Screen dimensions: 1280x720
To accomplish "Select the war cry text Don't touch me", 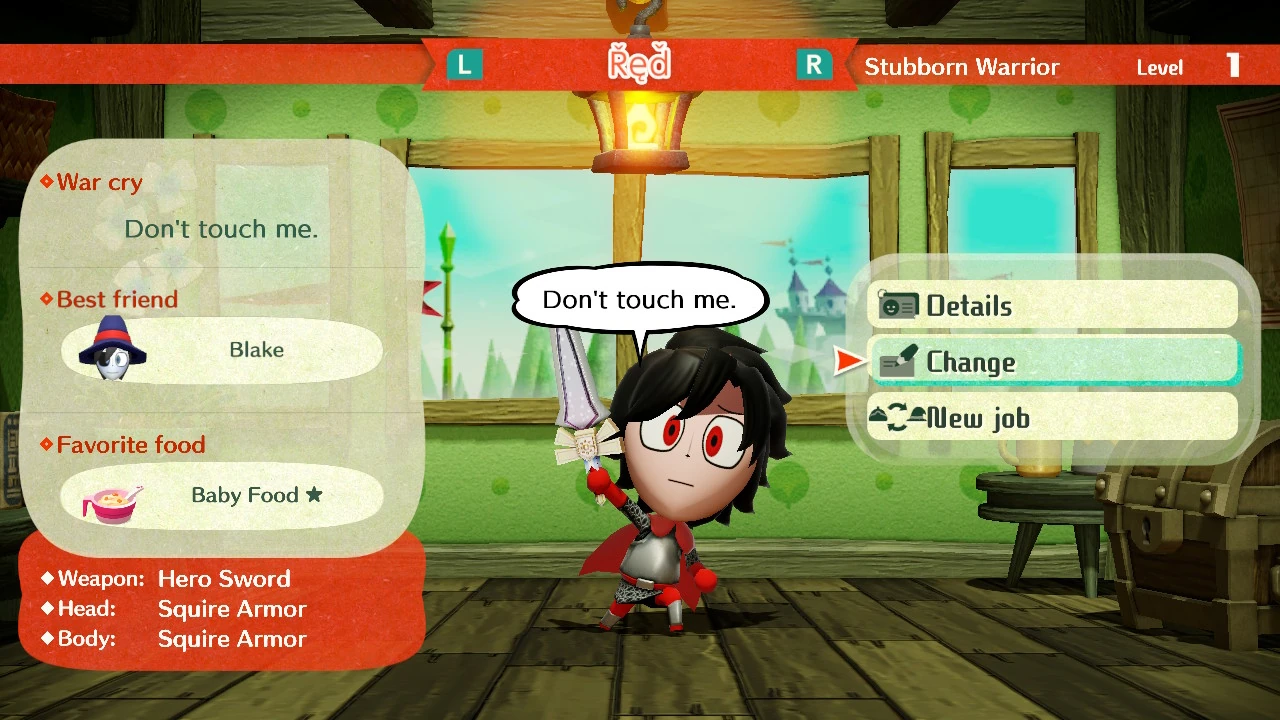I will [x=221, y=229].
